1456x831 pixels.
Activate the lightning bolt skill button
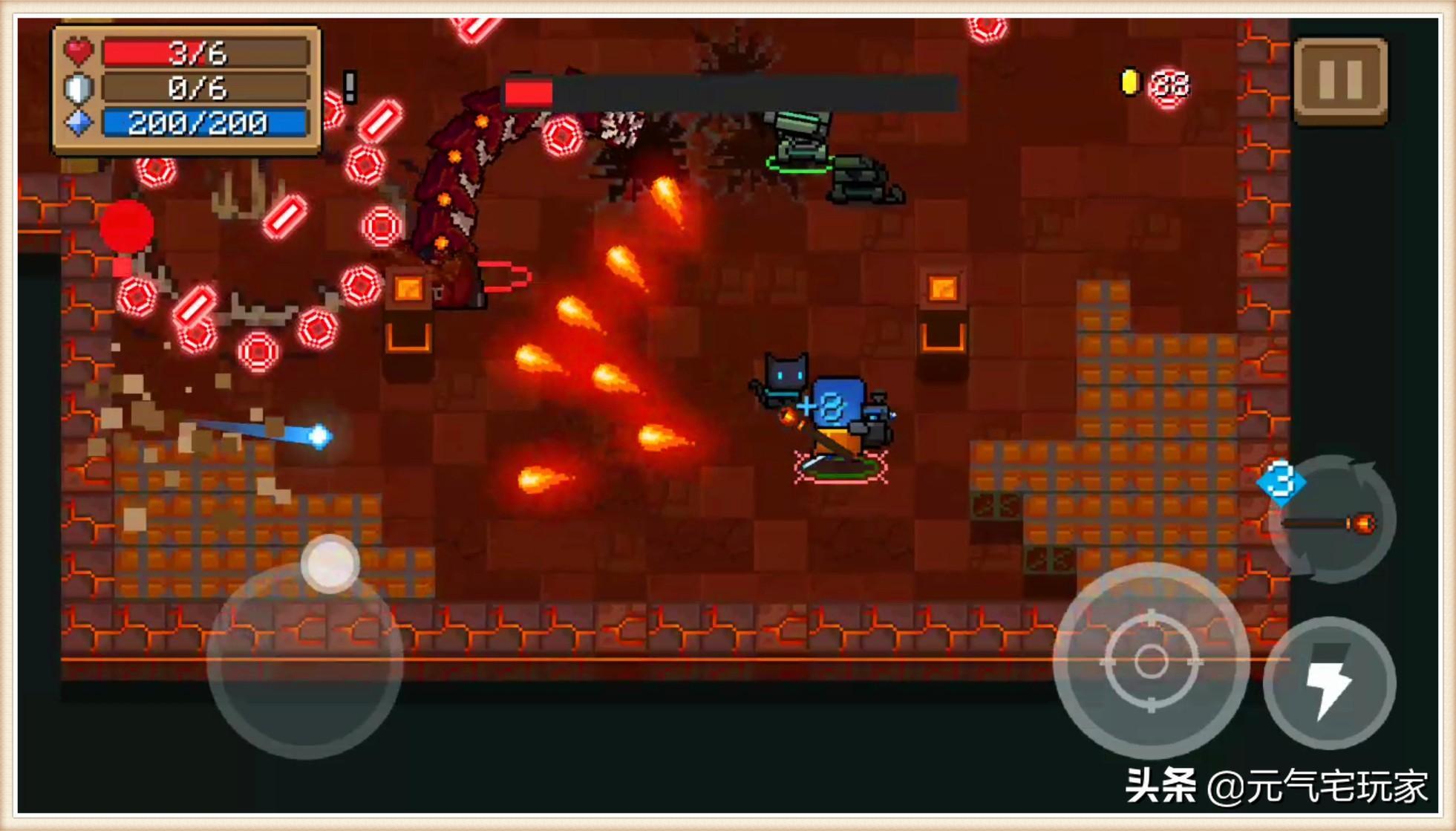tap(1328, 683)
